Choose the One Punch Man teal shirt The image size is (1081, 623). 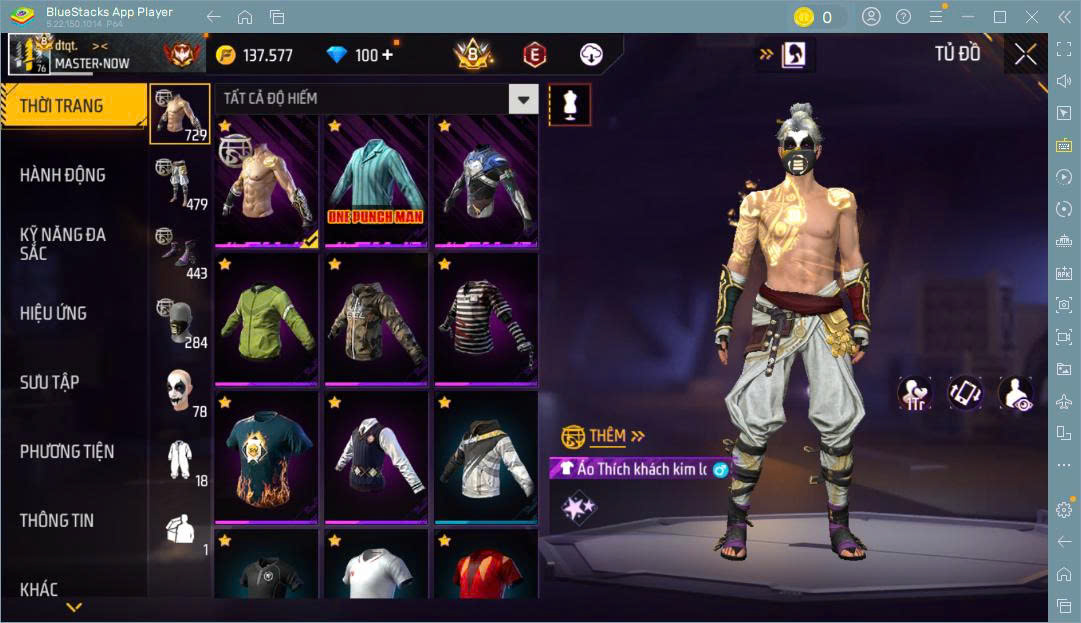point(375,180)
